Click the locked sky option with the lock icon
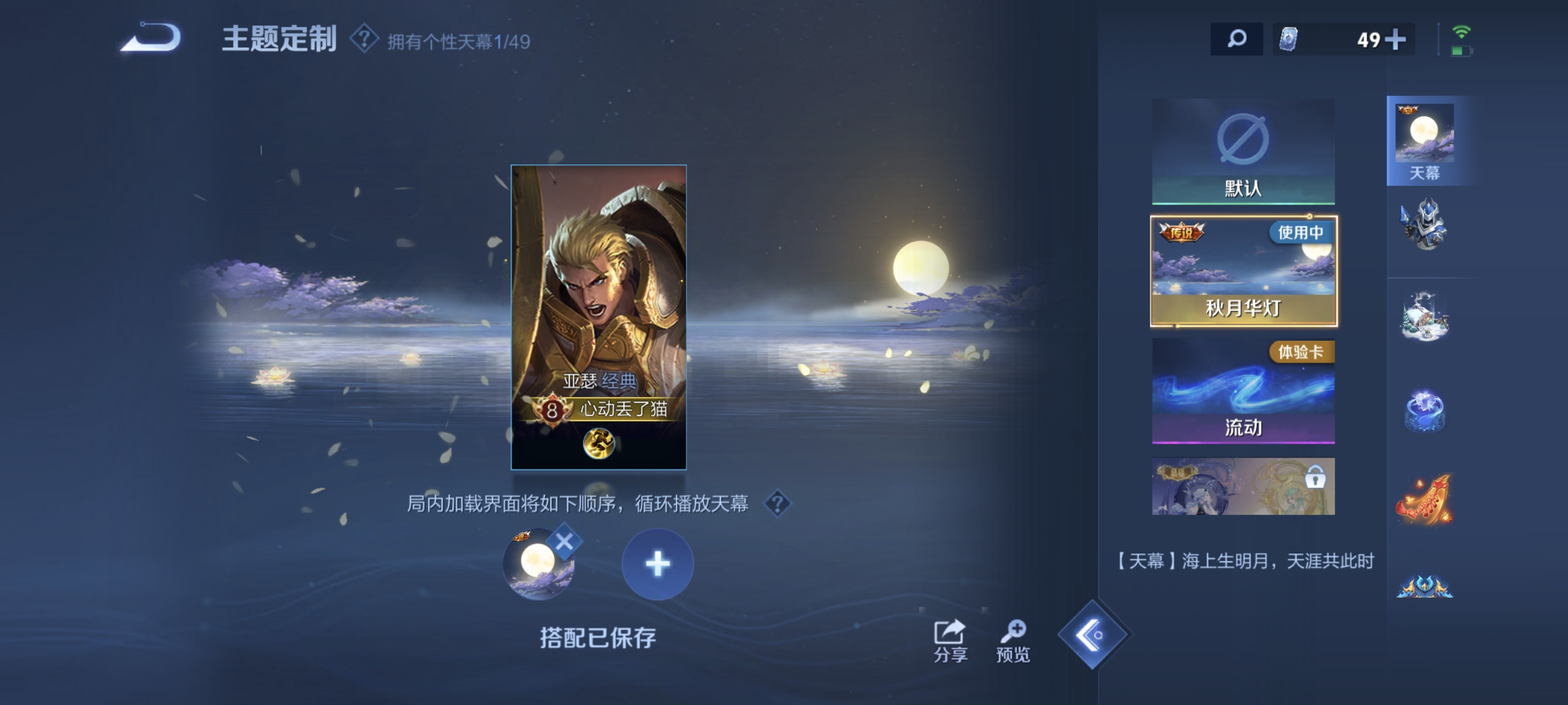The image size is (1568, 705). (1244, 487)
